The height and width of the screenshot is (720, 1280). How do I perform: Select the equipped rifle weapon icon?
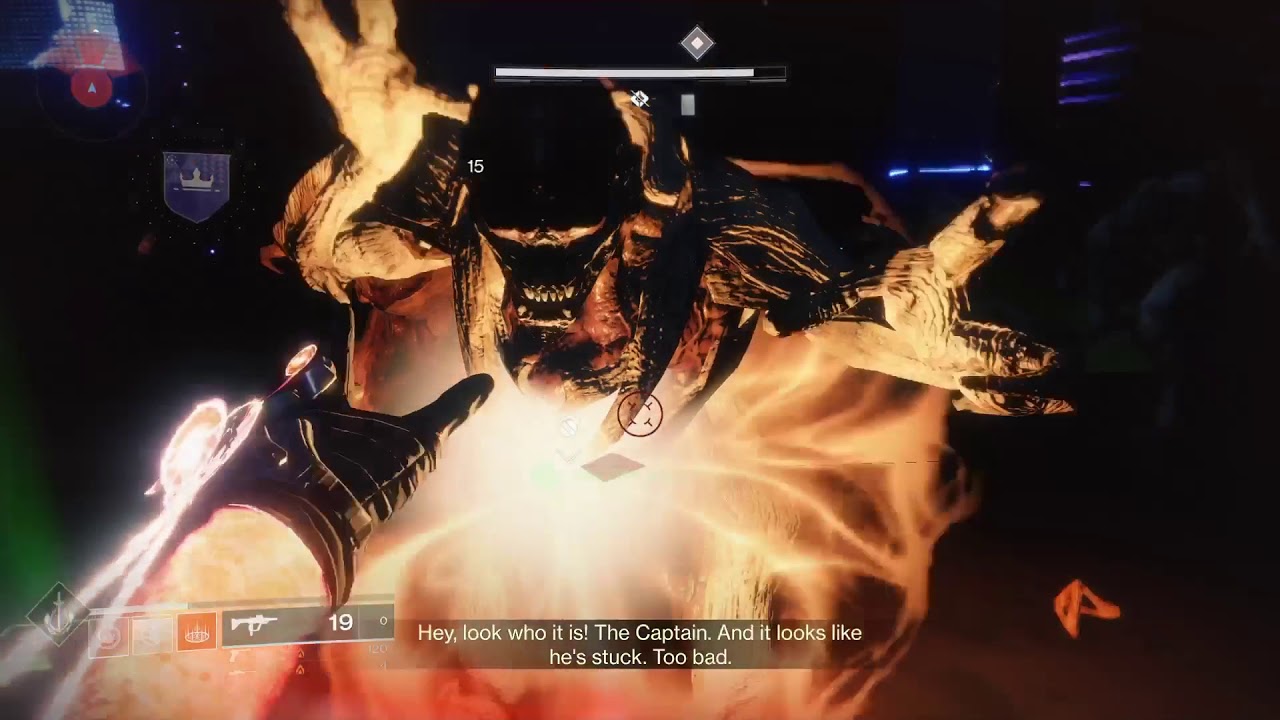254,625
